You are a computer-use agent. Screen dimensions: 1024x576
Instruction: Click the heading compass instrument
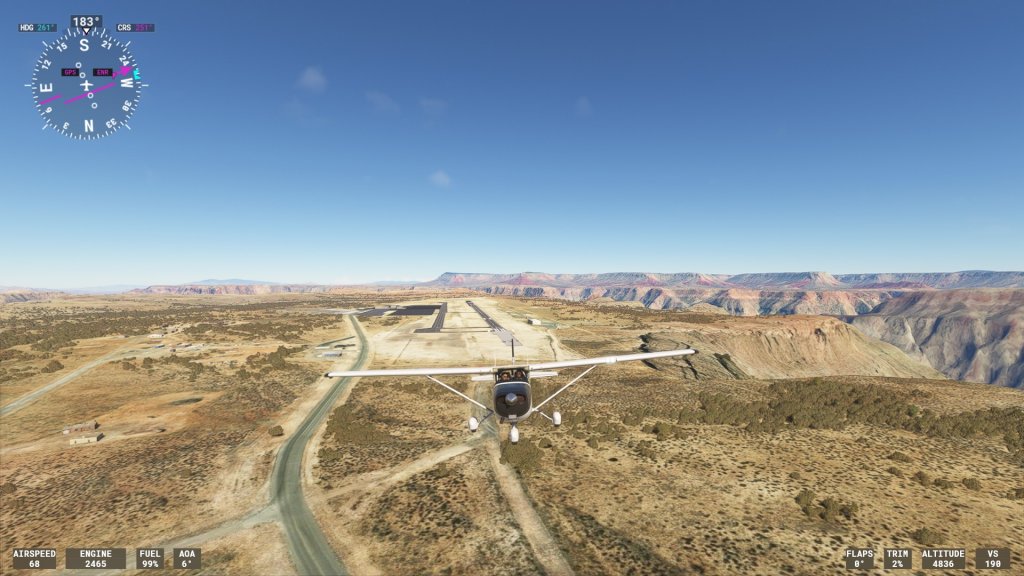(86, 84)
